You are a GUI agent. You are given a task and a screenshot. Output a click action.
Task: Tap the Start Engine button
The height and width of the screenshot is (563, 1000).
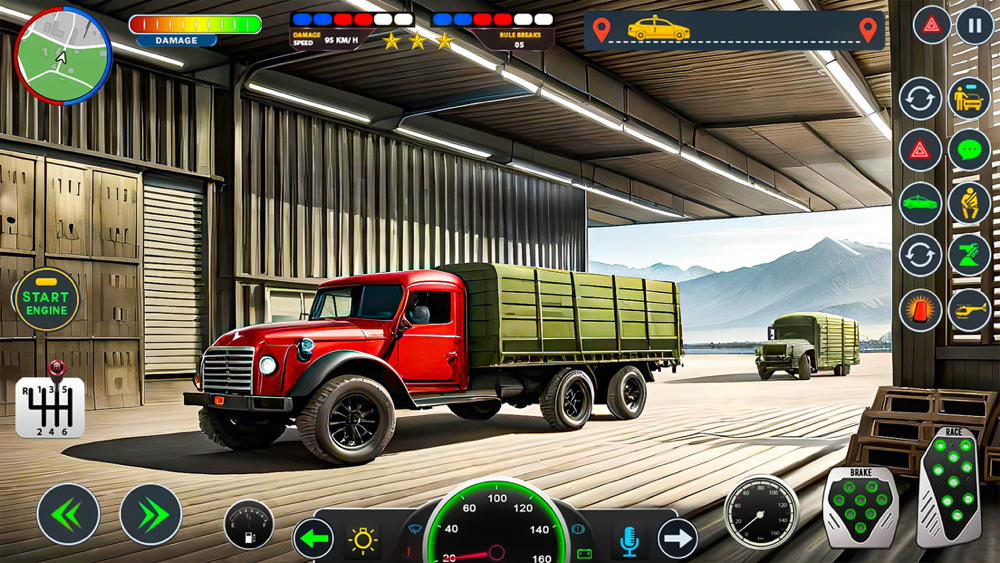46,300
